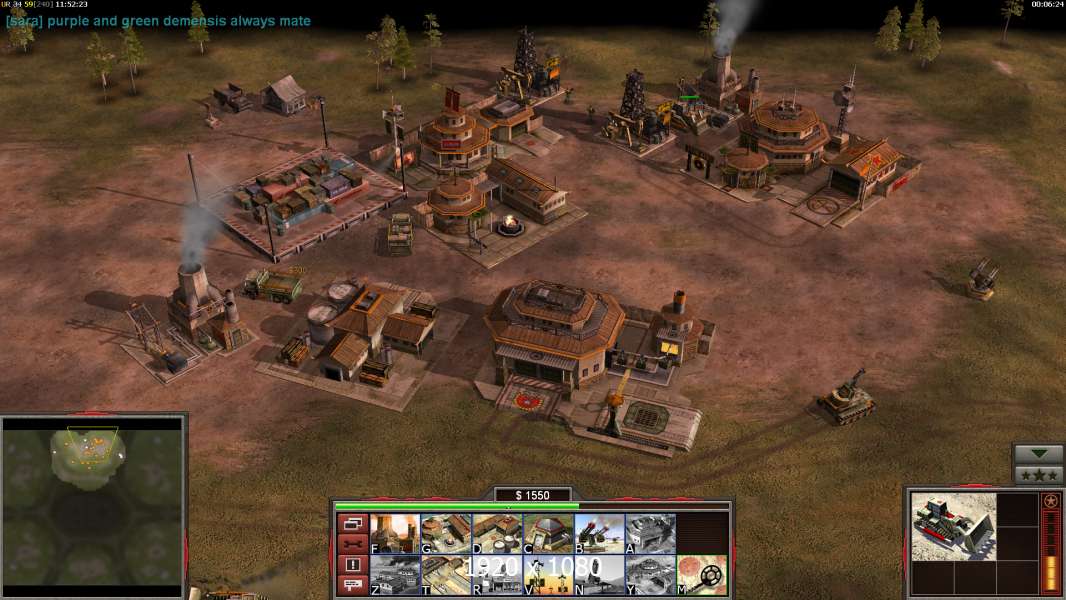Place a beacon with the exclamation button
The width and height of the screenshot is (1066, 600).
point(352,565)
